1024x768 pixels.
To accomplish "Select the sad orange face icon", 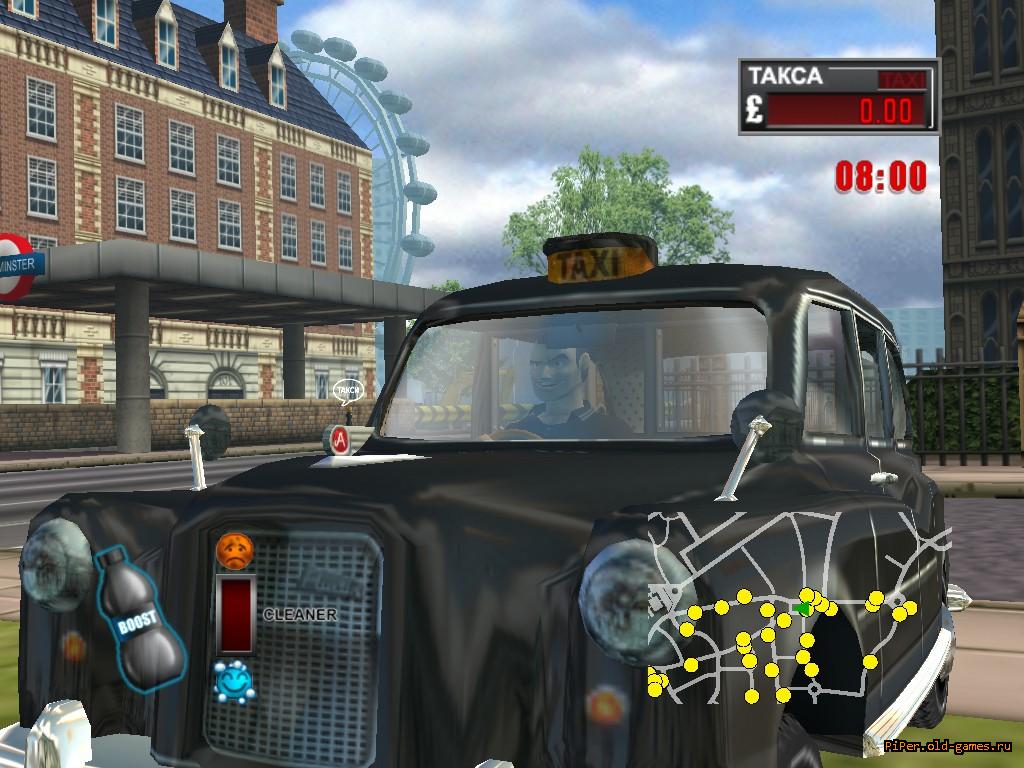I will [x=235, y=551].
